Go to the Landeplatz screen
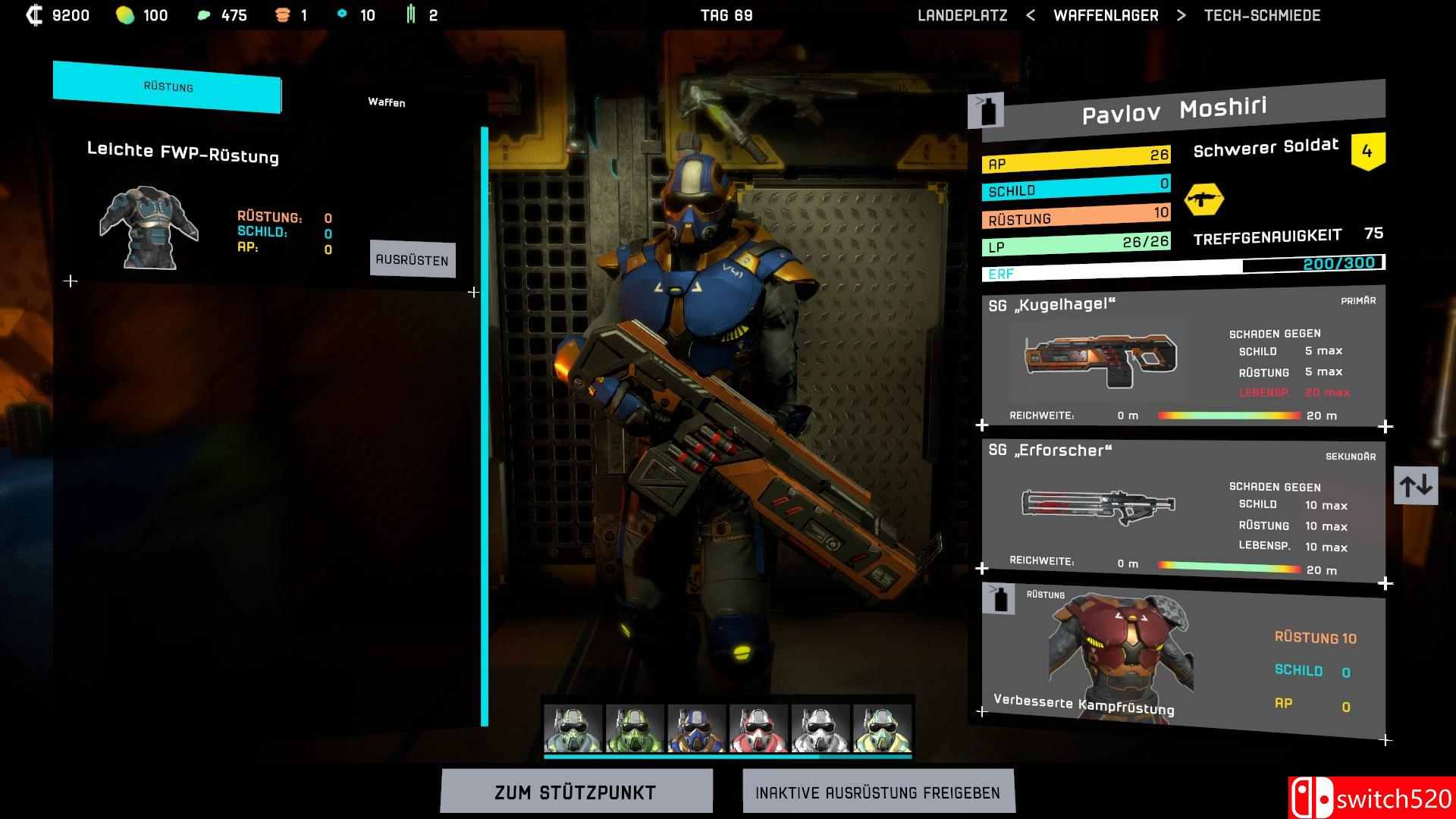 [x=962, y=15]
